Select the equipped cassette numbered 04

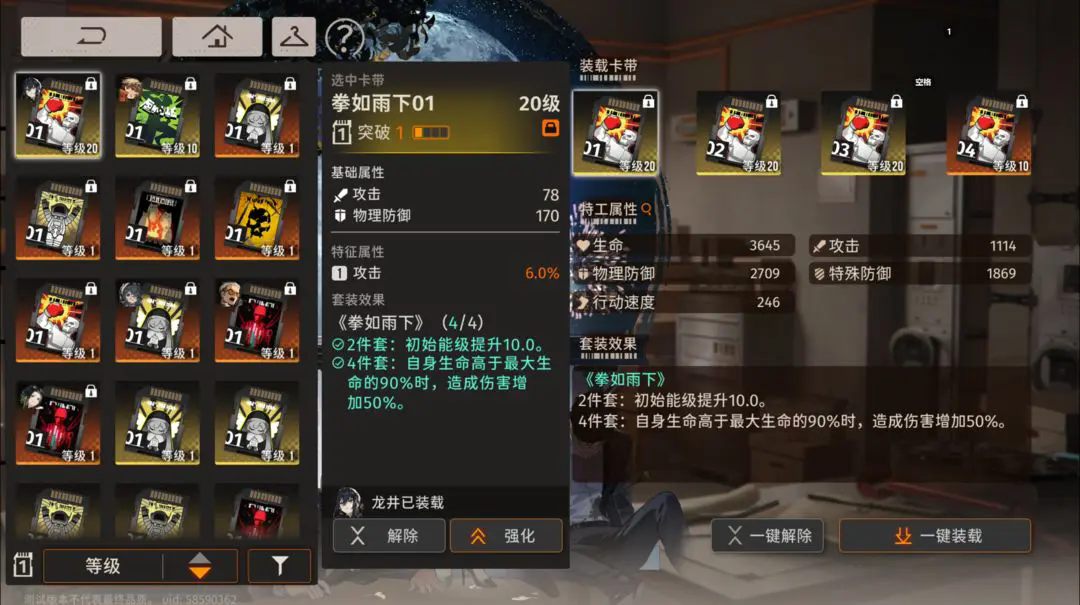click(x=988, y=133)
